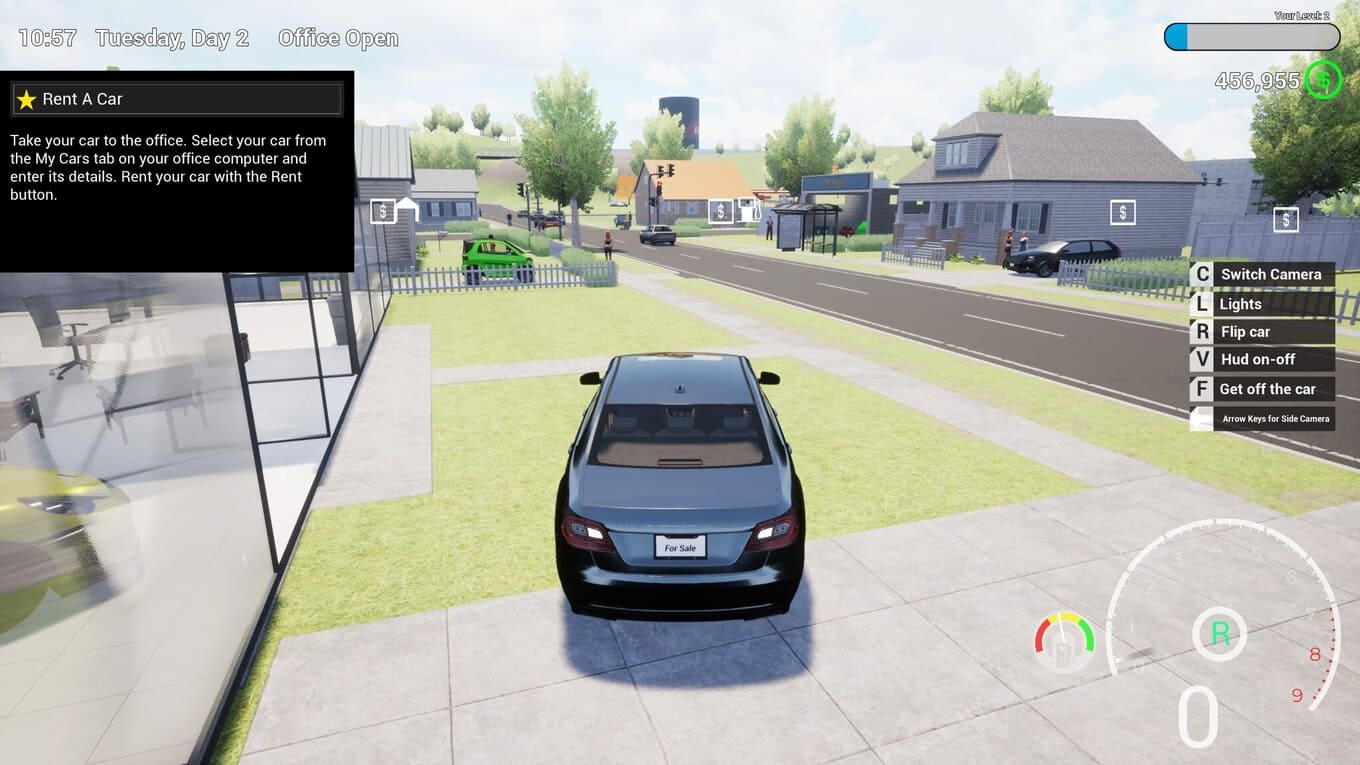Select the Rent A Car quest header
Image resolution: width=1360 pixels, height=765 pixels.
tap(177, 99)
